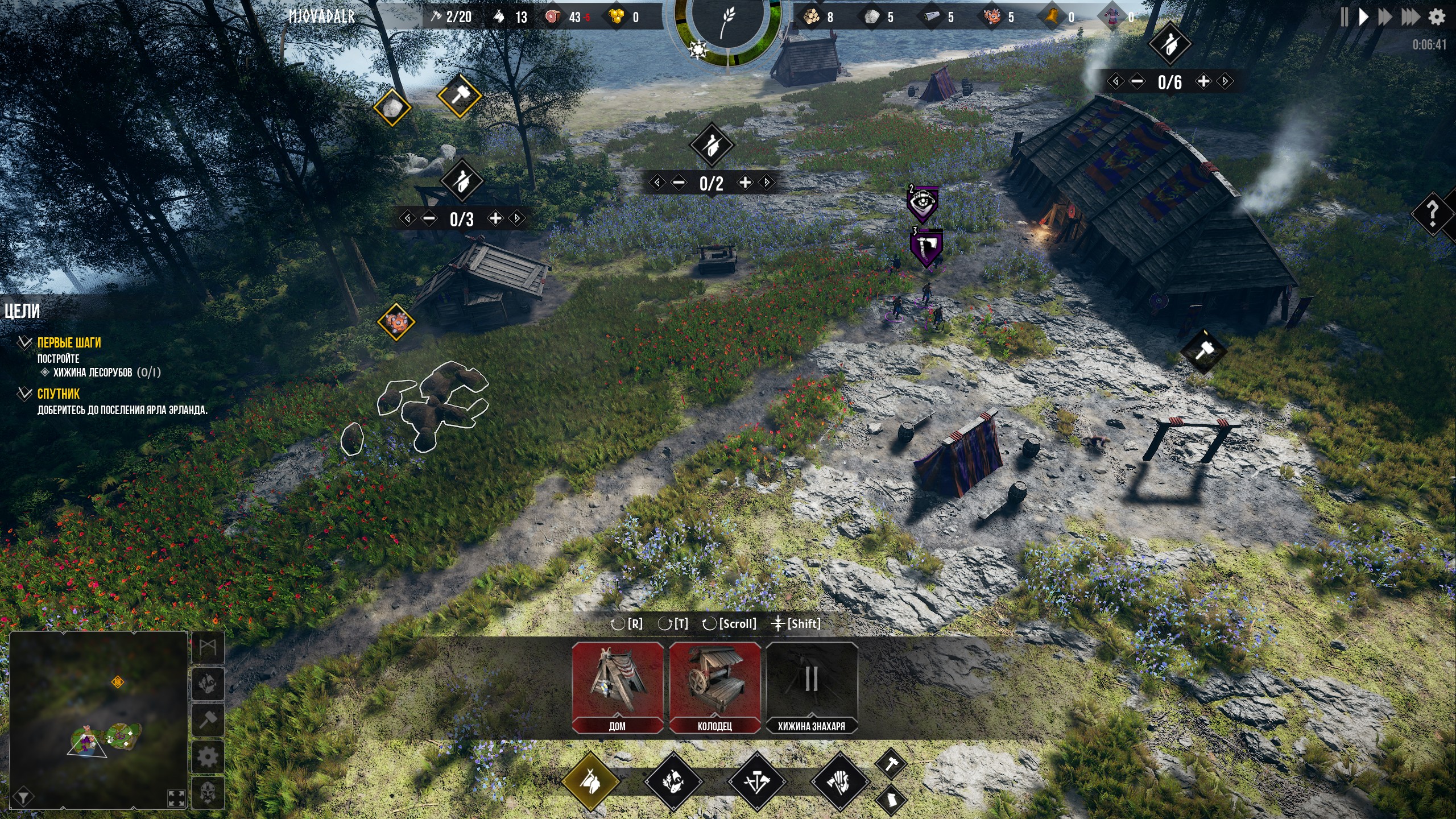The height and width of the screenshot is (819, 1456).
Task: Switch to the fish and wheat build diamond
Action: [673, 781]
